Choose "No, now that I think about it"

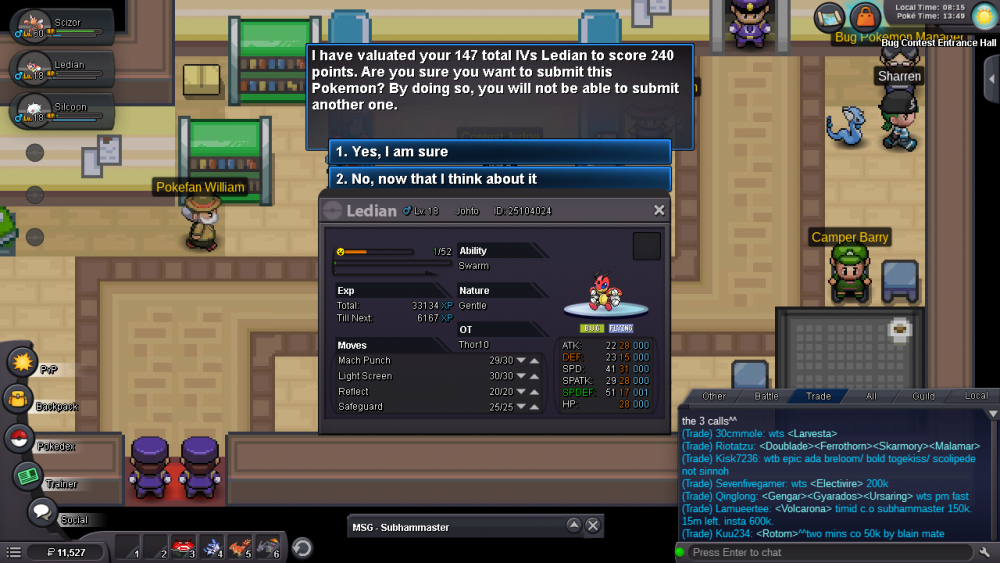500,179
